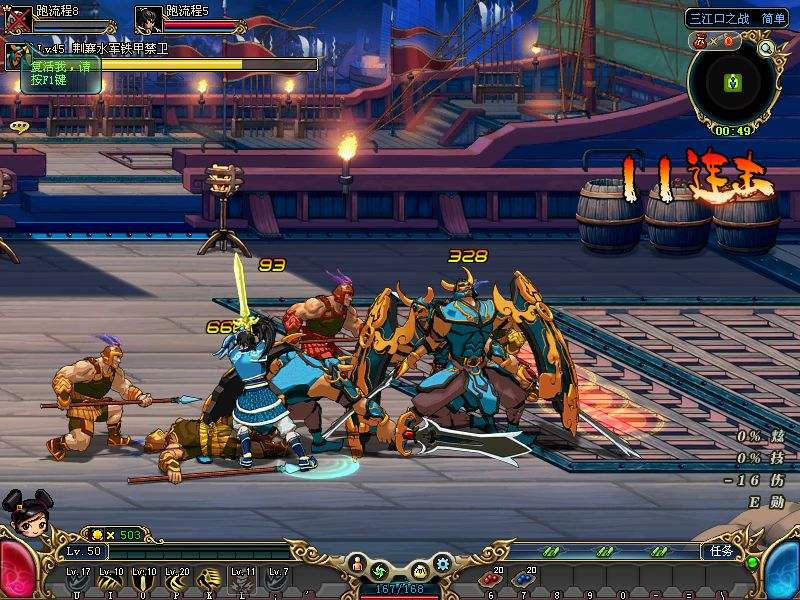Select teammate 跑流程5 portrait
Viewport: 800px width, 600px height.
click(x=148, y=20)
